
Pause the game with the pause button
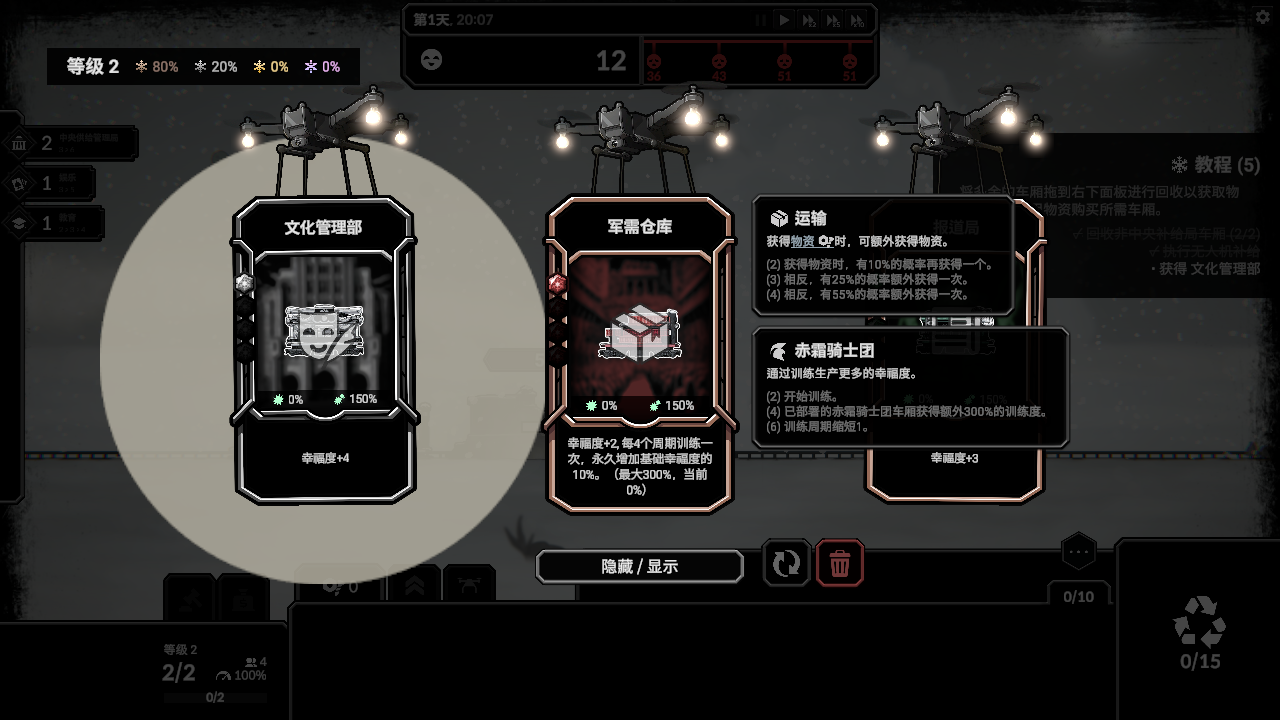(x=761, y=20)
